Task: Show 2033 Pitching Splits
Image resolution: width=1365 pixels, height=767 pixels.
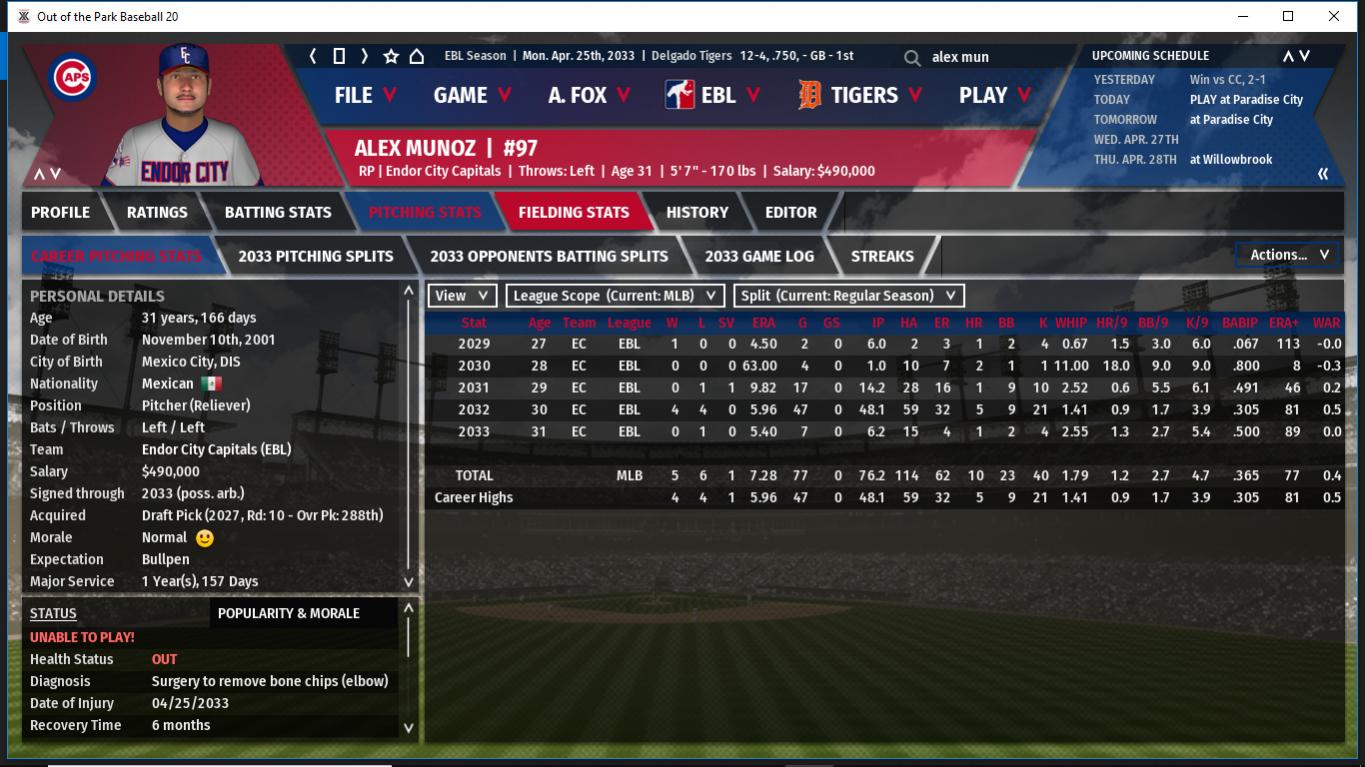Action: [x=315, y=256]
